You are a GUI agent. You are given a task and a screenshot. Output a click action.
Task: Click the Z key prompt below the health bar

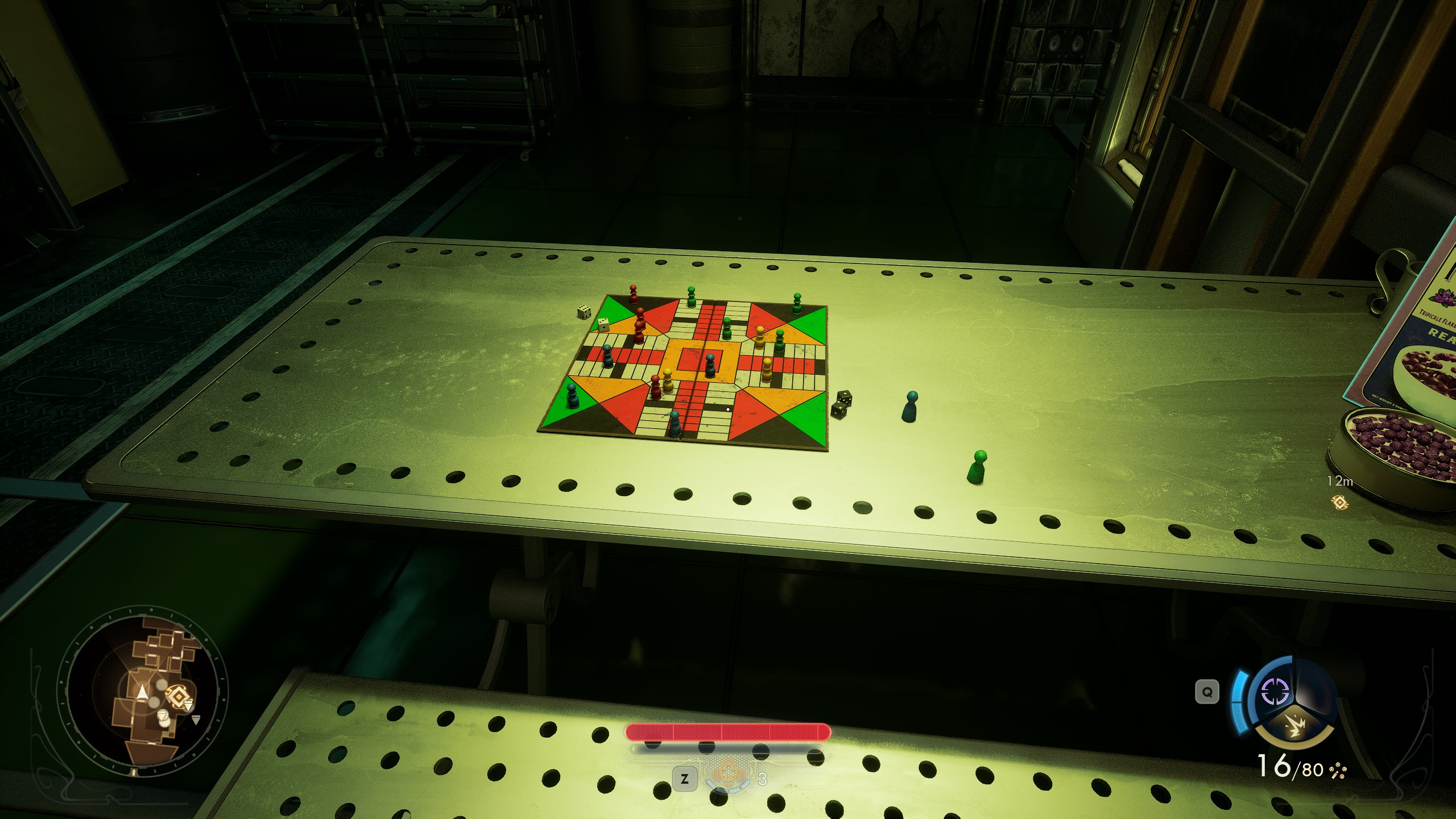tap(685, 780)
